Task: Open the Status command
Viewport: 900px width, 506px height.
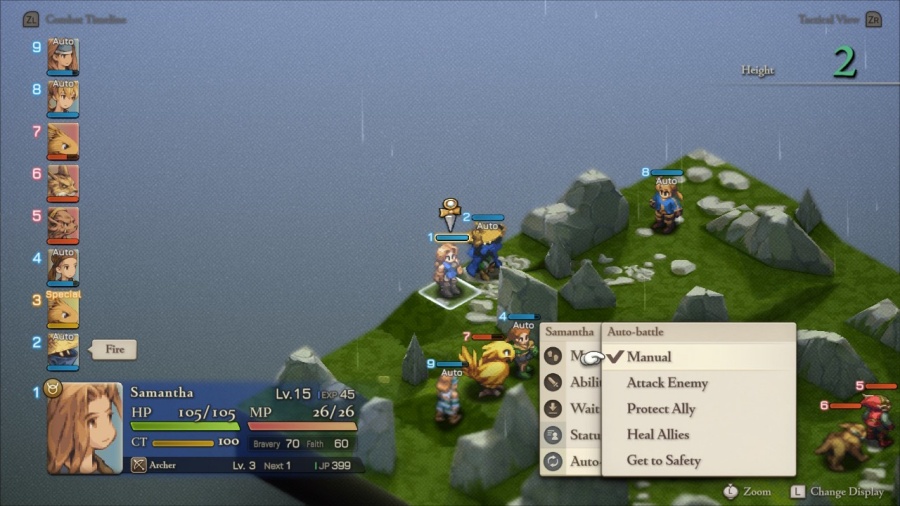Action: point(584,435)
